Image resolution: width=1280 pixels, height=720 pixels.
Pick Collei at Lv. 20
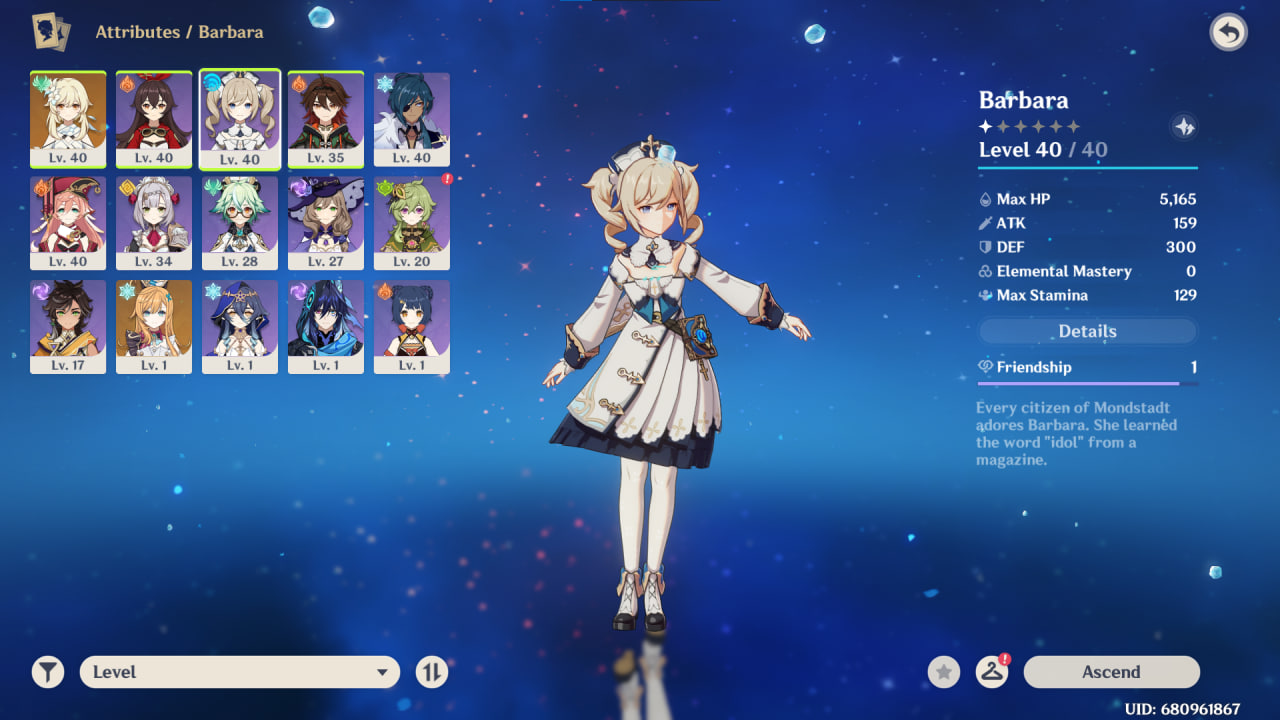coord(412,223)
